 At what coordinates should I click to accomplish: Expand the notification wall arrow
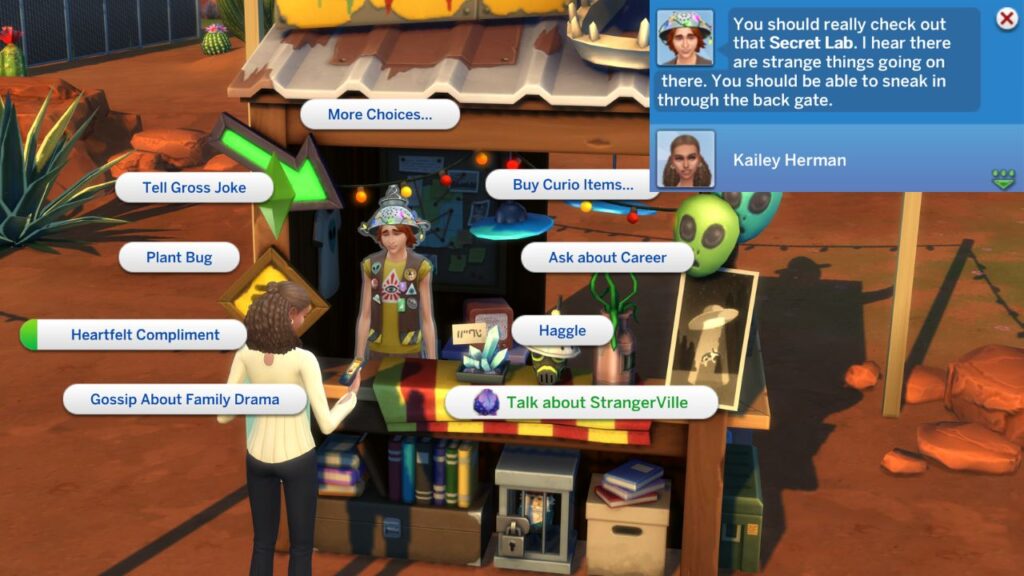1003,179
